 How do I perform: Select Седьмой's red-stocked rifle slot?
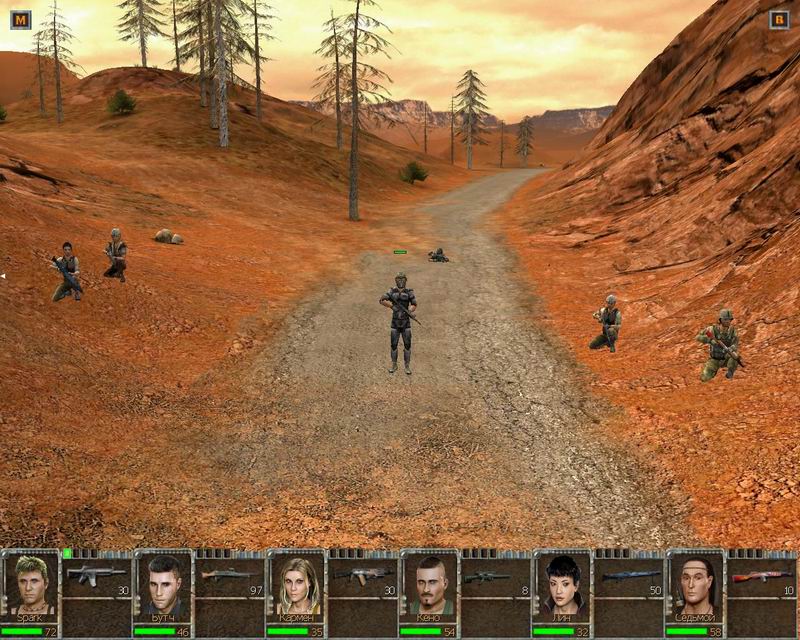761,577
